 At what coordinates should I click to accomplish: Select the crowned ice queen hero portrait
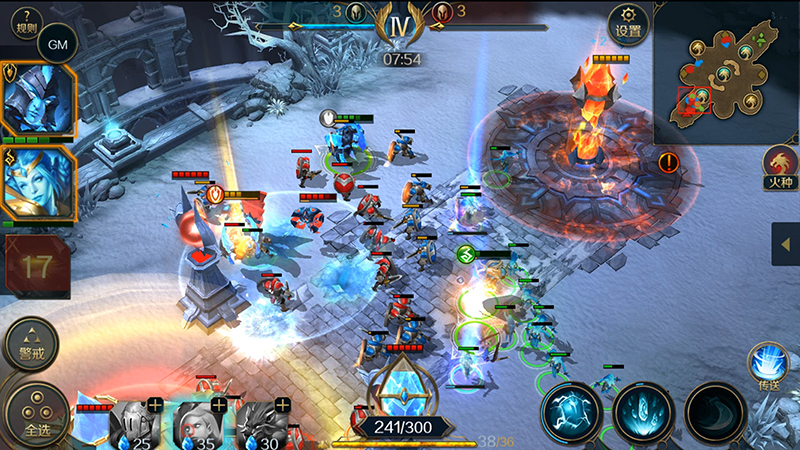point(39,182)
